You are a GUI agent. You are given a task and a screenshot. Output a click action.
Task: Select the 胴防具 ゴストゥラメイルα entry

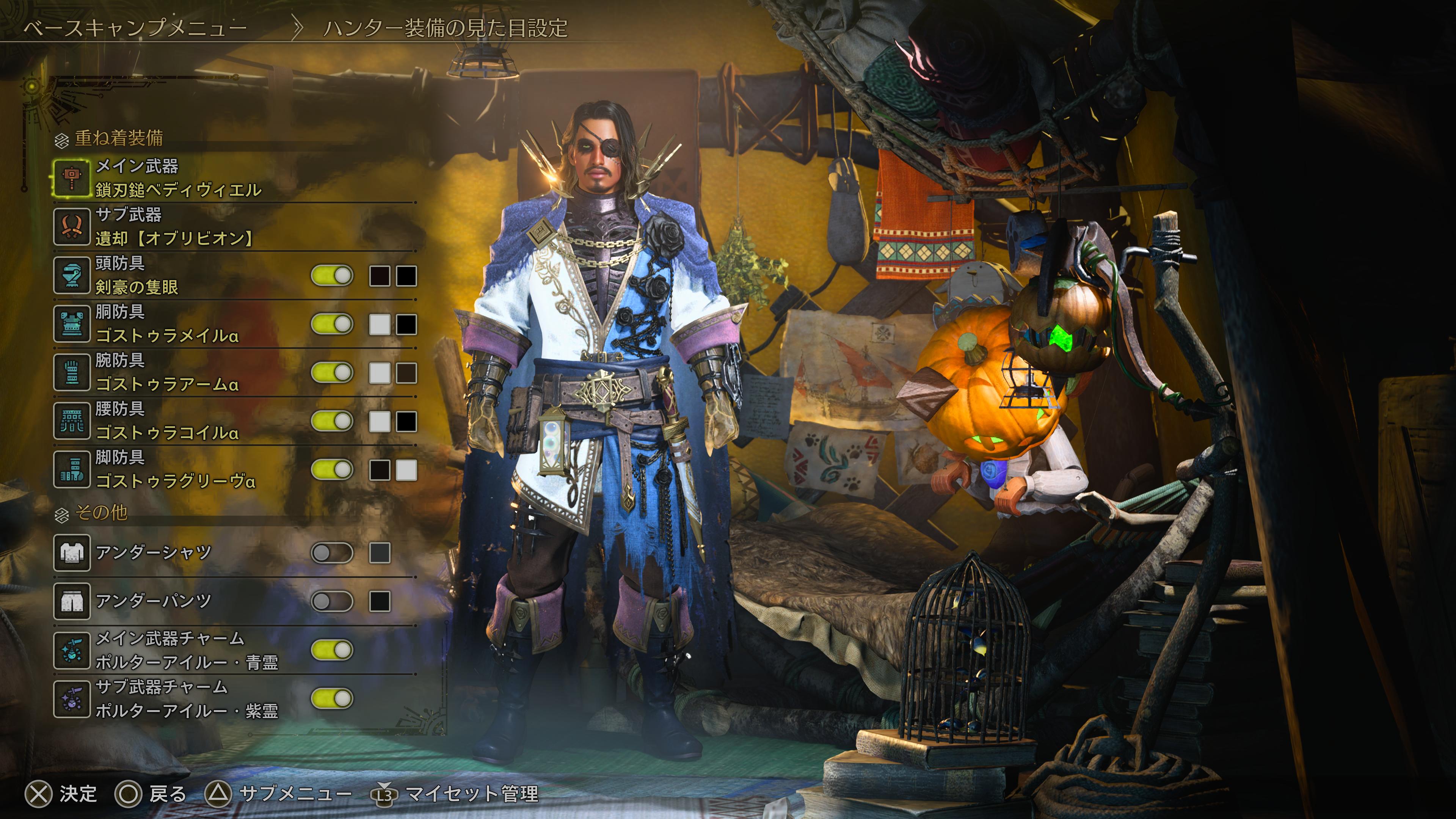pyautogui.click(x=167, y=324)
